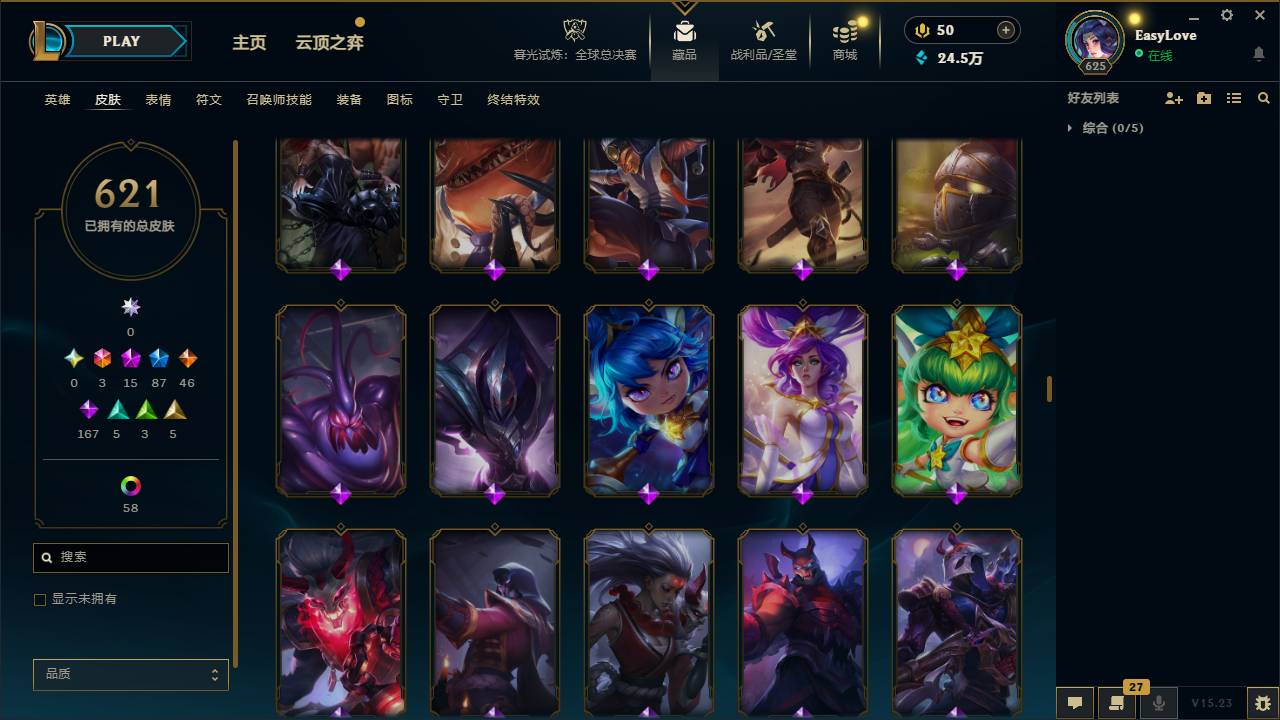
Task: Create a friend group with folder-plus icon
Action: (1204, 97)
